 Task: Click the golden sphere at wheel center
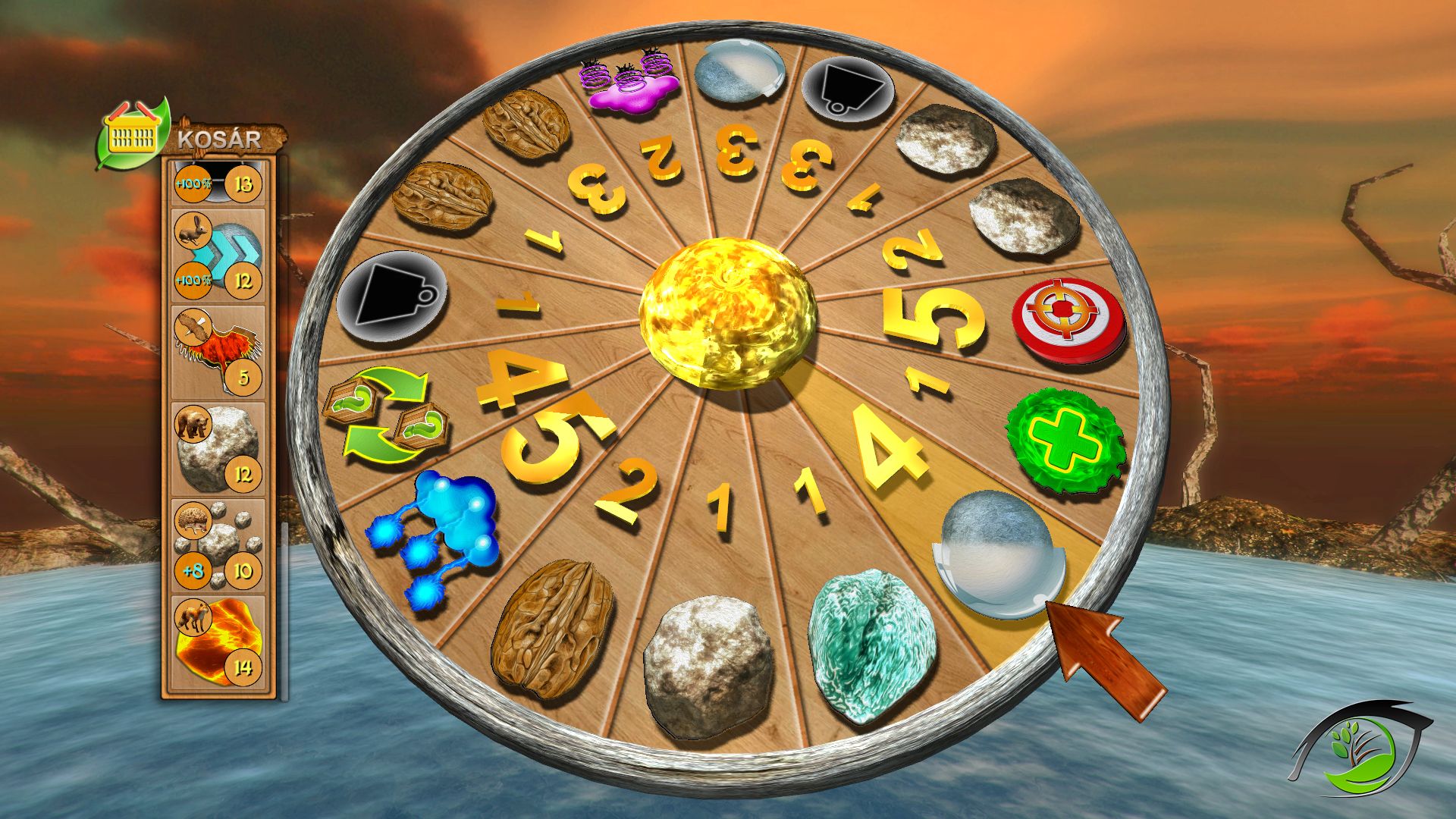click(727, 312)
